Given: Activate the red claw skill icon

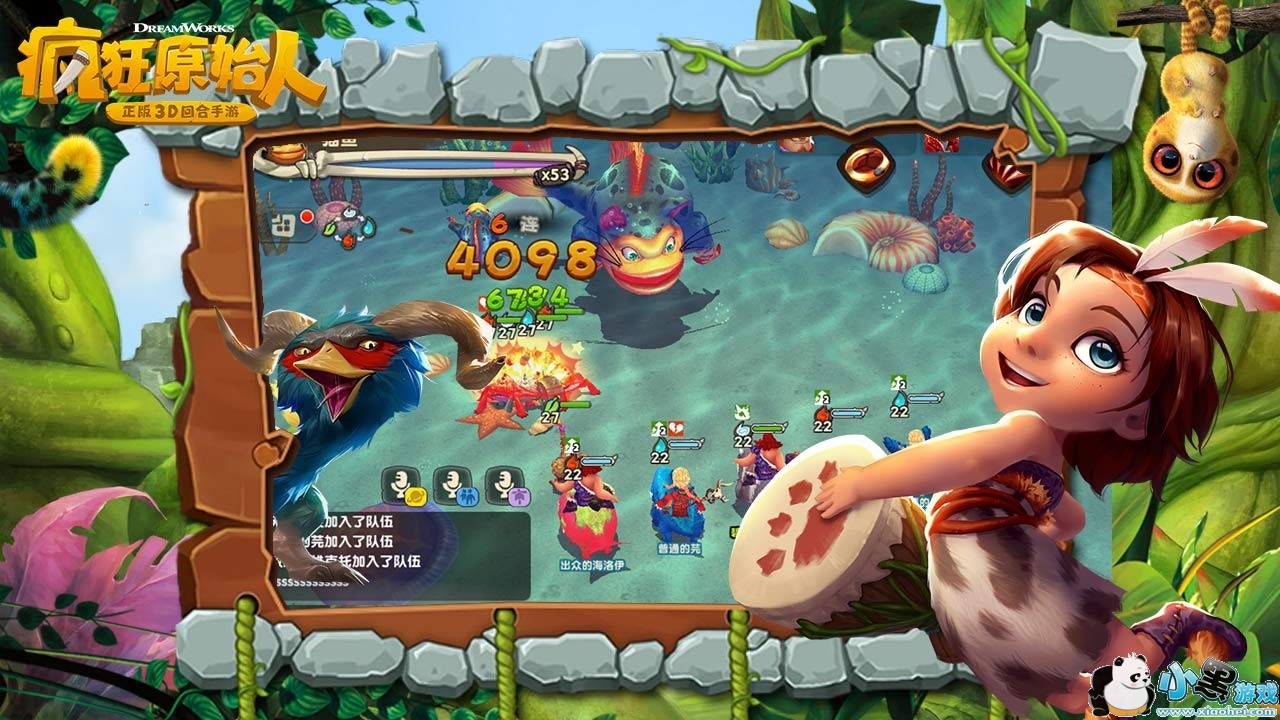Looking at the screenshot, I should coord(1004,172).
